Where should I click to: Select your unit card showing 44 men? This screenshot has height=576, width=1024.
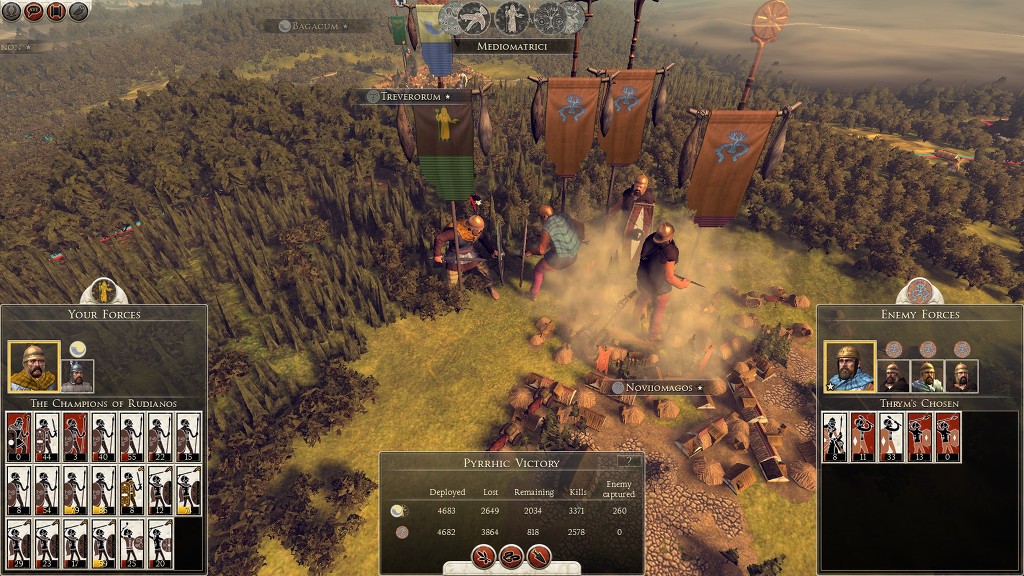click(x=47, y=437)
